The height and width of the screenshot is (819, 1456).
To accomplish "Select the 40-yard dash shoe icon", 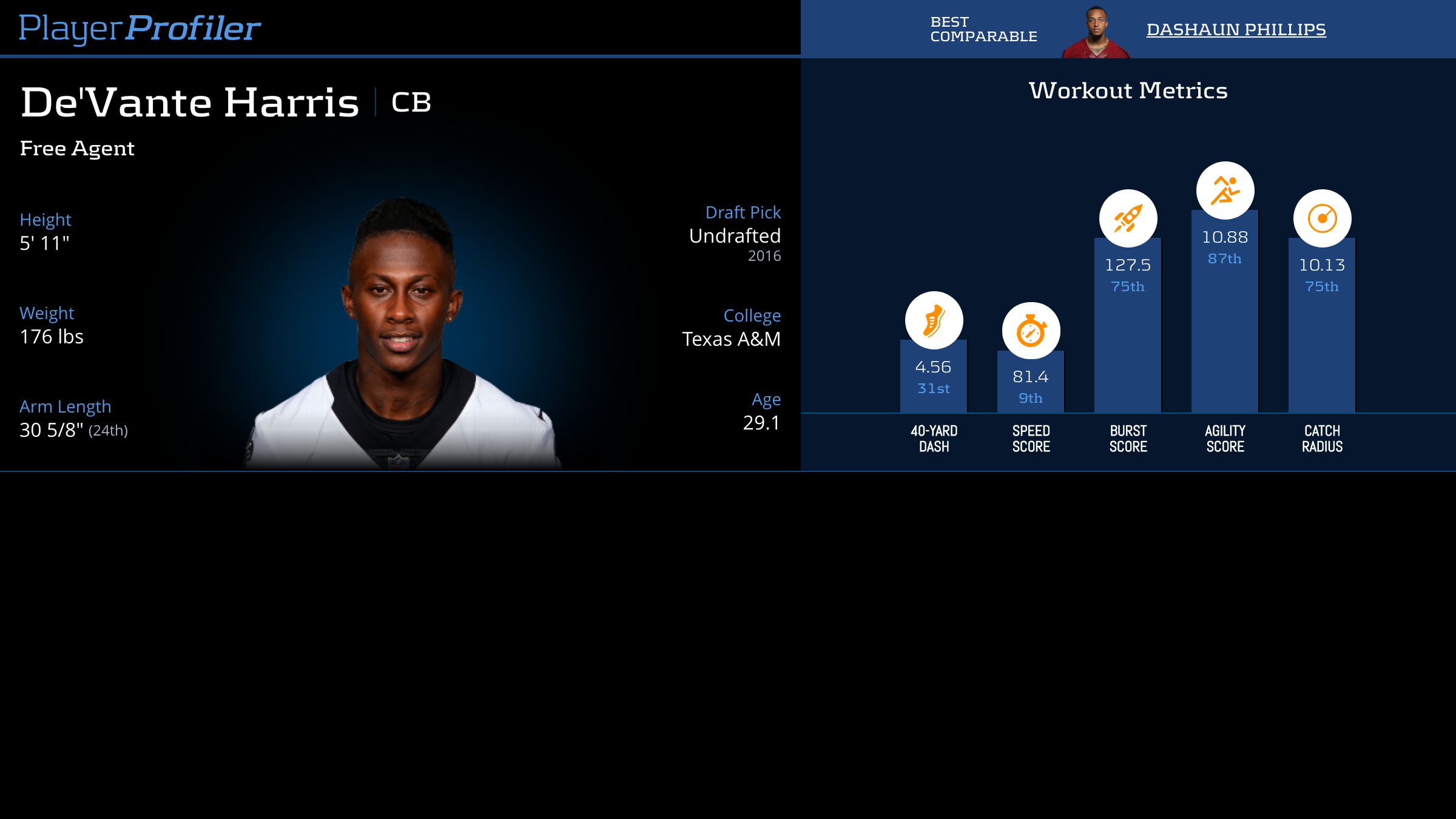I will pyautogui.click(x=934, y=320).
